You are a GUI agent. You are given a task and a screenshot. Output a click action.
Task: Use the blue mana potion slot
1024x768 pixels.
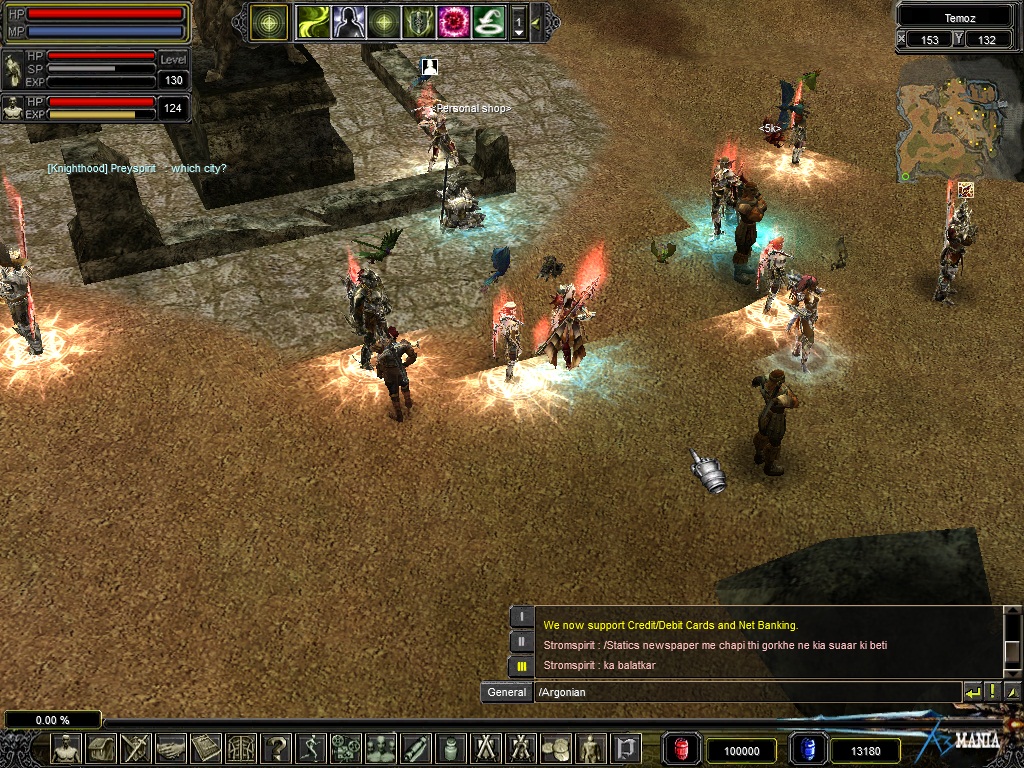(x=808, y=749)
